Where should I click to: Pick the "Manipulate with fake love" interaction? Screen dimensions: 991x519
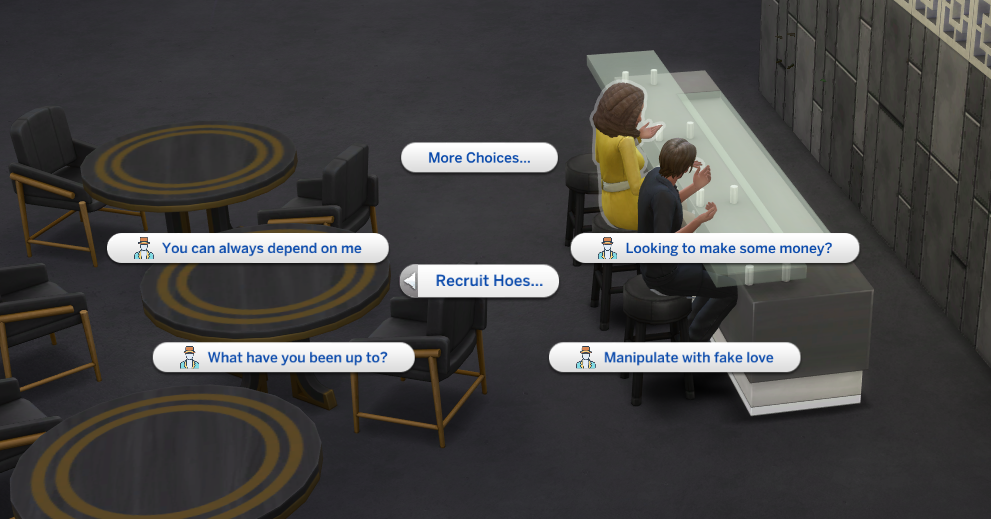point(675,357)
